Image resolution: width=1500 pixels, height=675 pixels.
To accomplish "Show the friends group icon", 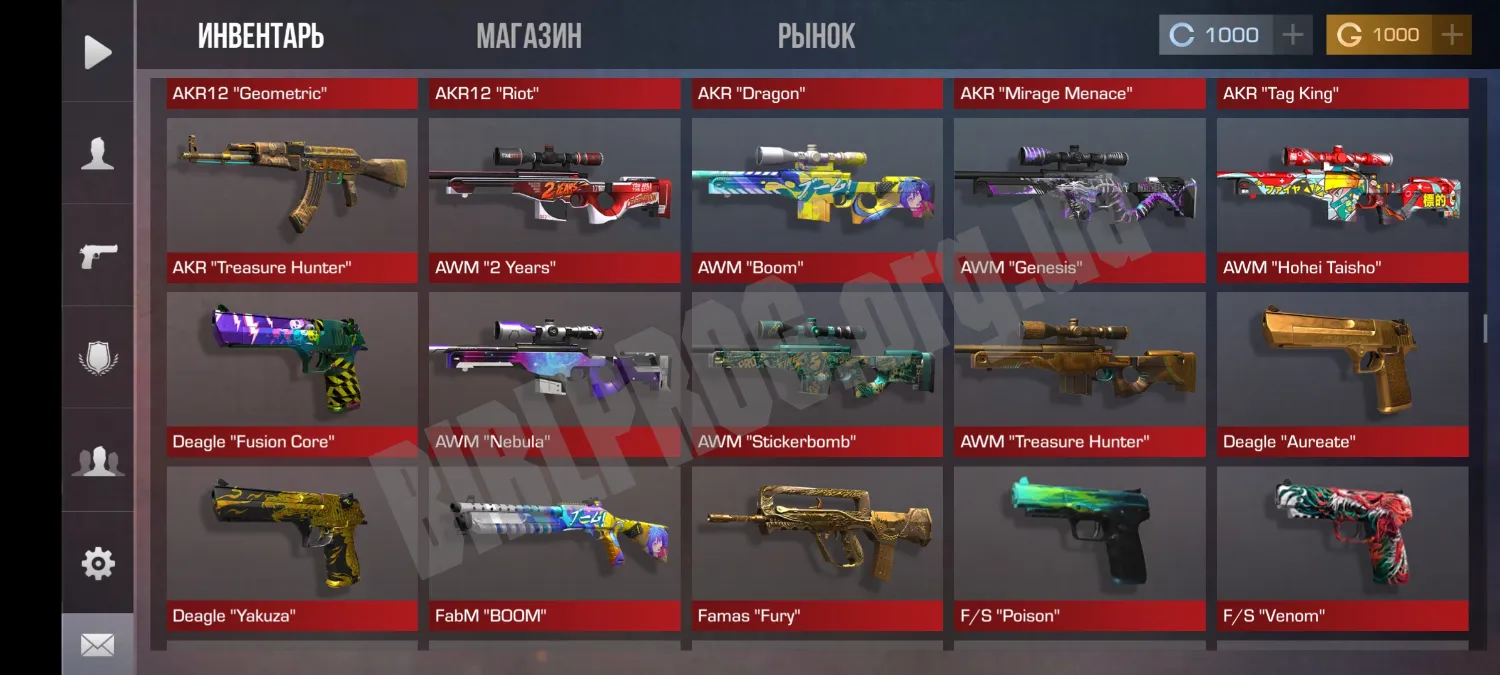I will point(98,461).
